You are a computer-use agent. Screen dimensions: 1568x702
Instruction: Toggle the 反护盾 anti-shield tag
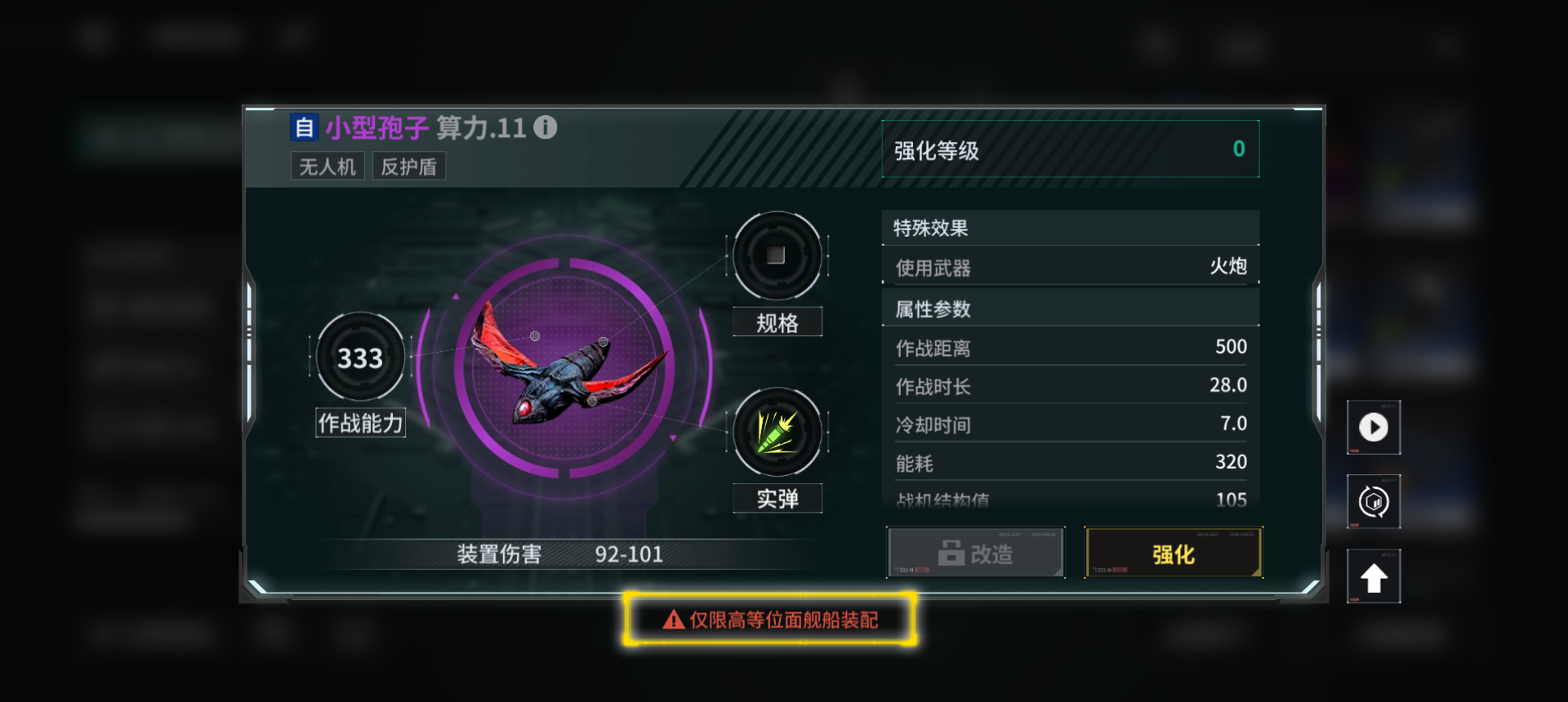click(408, 166)
